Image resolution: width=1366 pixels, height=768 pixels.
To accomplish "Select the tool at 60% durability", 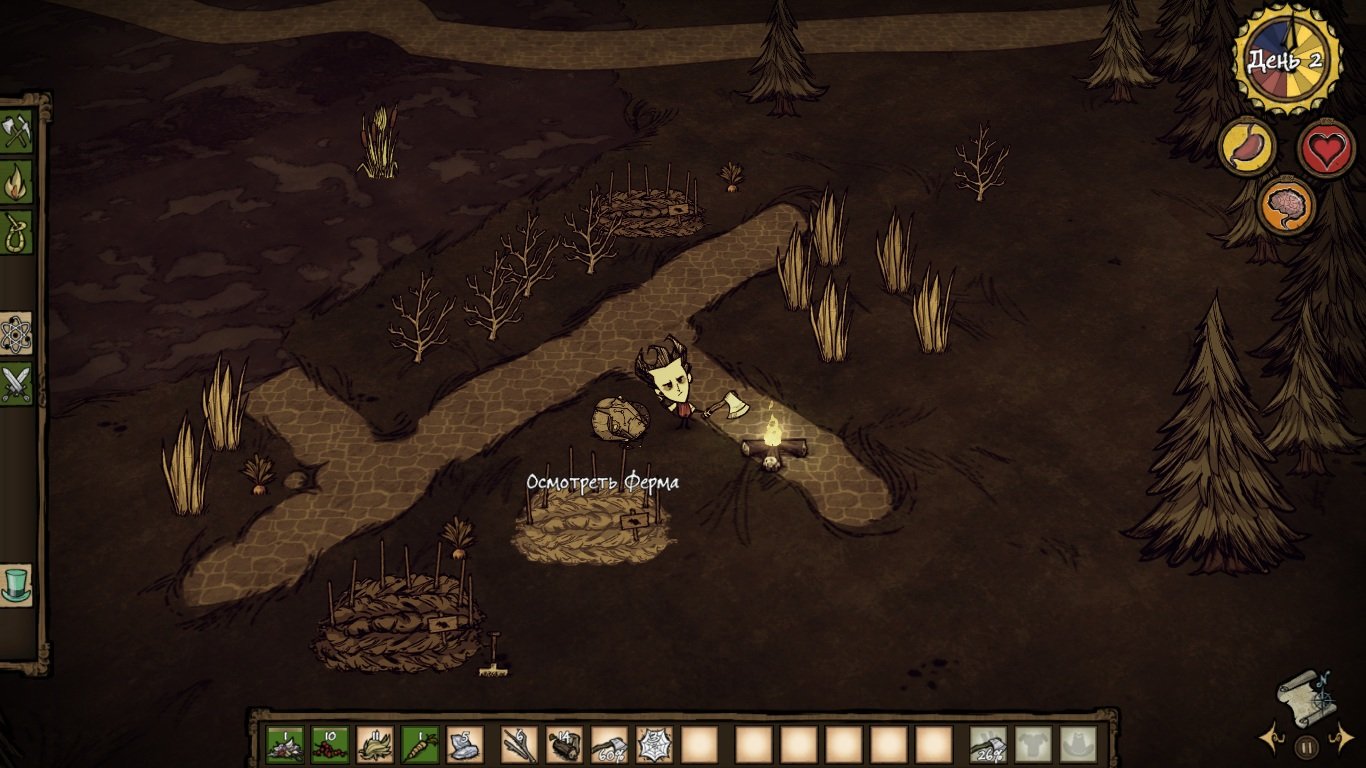I will 610,744.
